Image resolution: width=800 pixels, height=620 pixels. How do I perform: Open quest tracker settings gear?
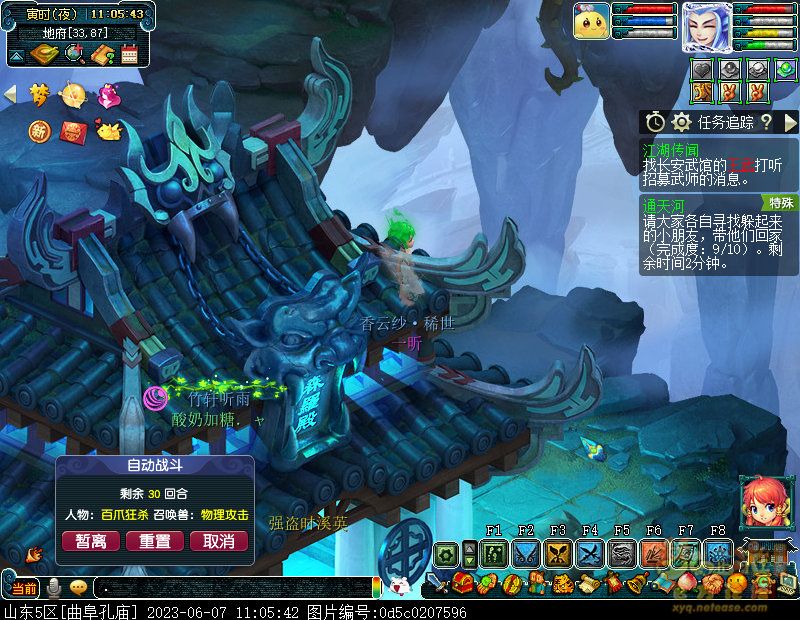(x=682, y=122)
